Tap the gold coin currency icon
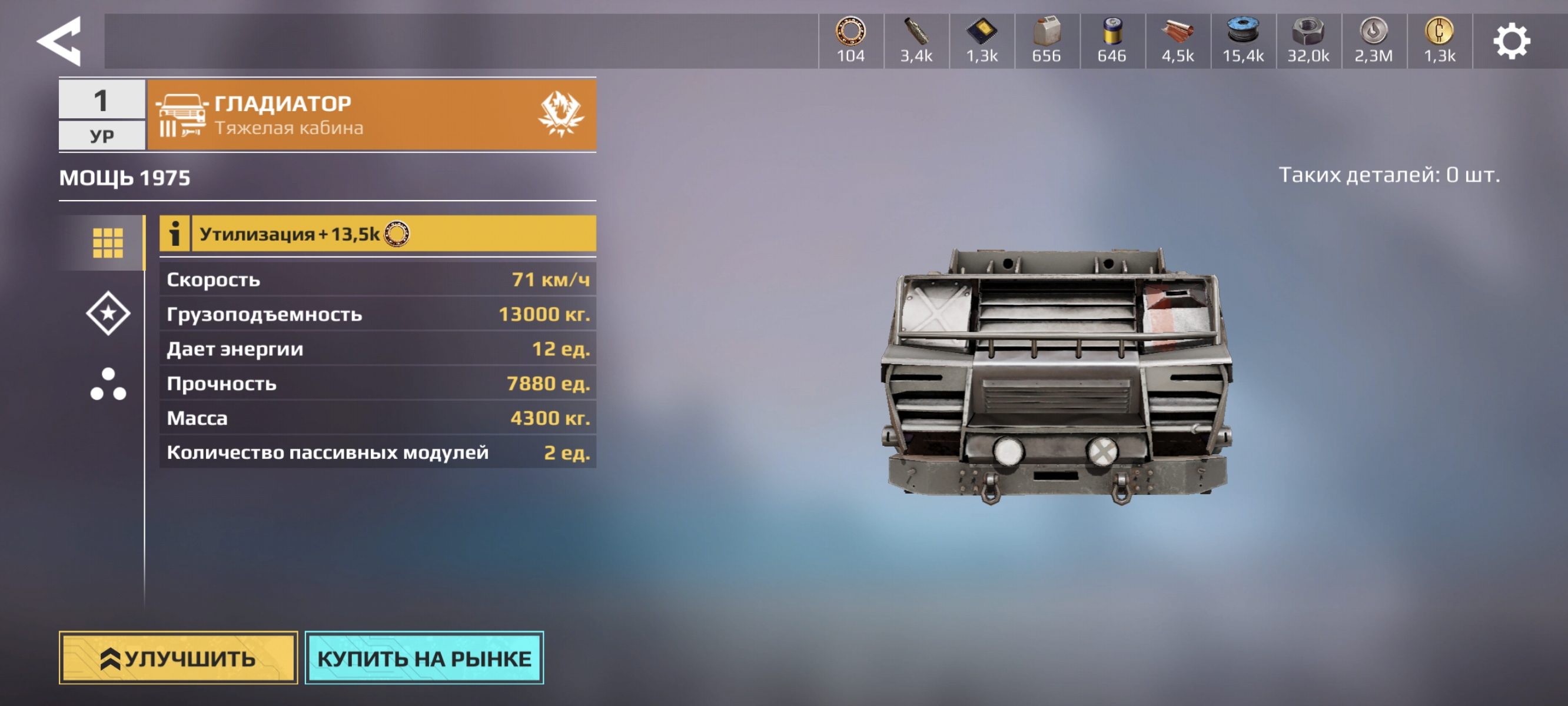The image size is (1568, 706). 1439,32
